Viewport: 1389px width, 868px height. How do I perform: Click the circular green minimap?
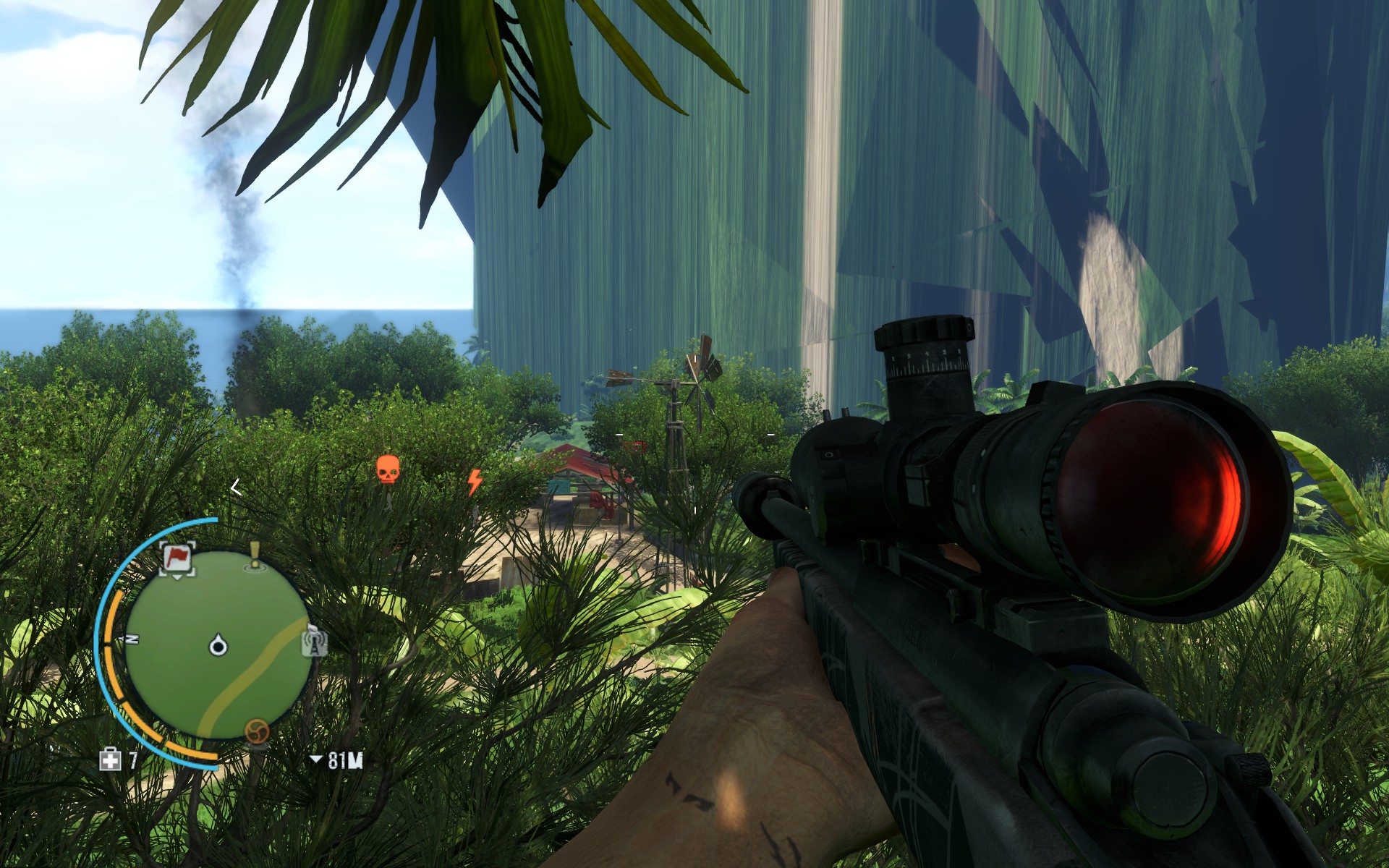tap(217, 644)
